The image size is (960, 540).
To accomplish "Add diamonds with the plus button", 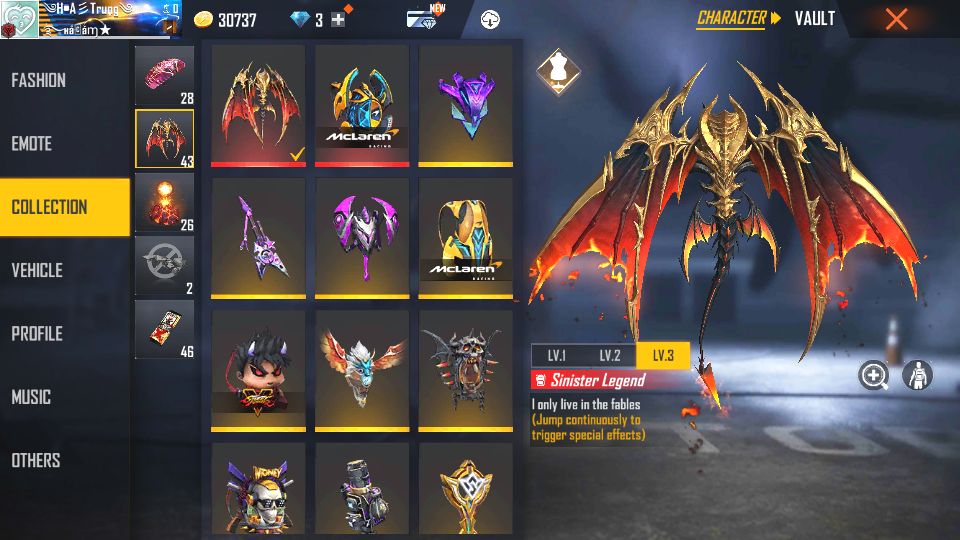I will [x=338, y=20].
